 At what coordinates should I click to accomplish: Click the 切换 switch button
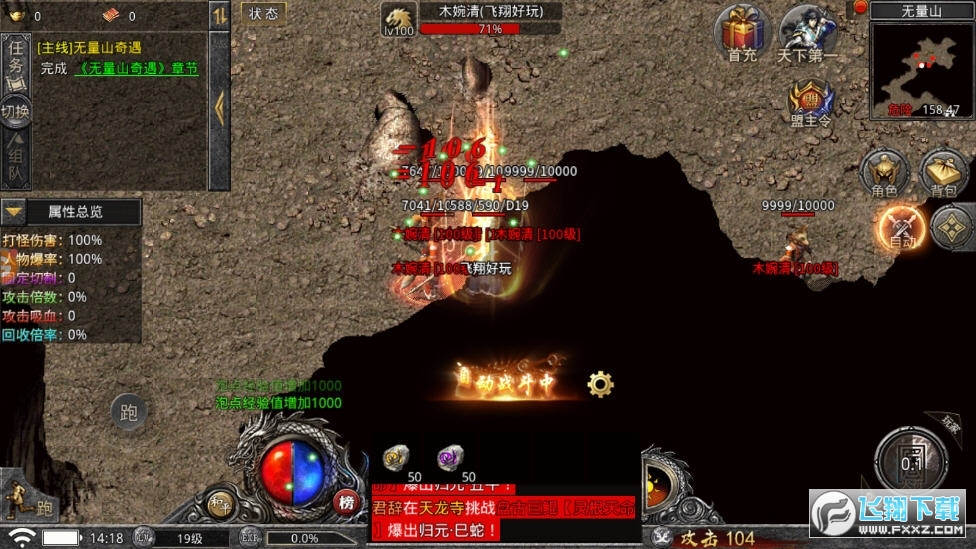[x=16, y=111]
